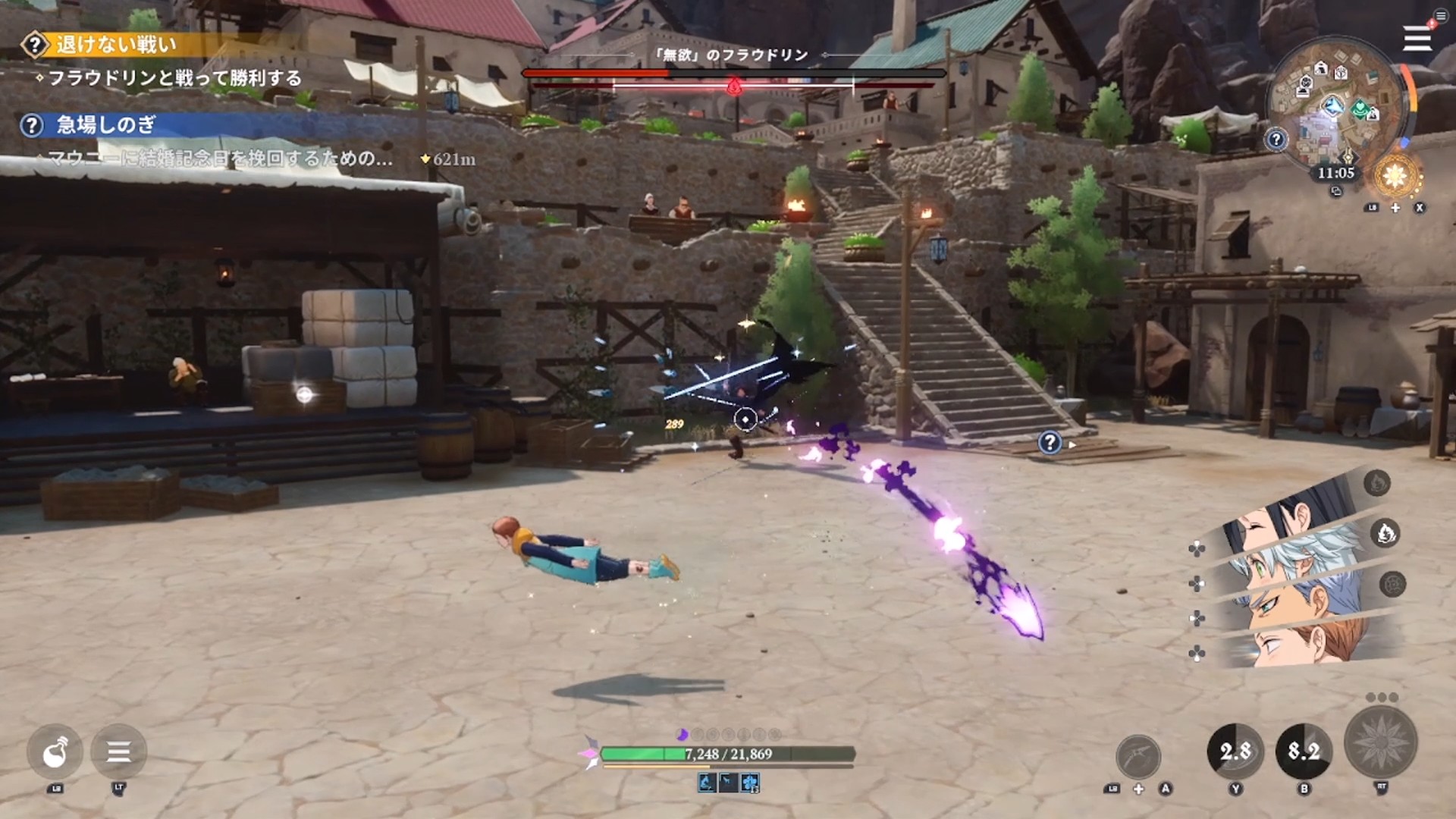Select the first blue buff status icon
The image size is (1456, 819).
coord(707,783)
